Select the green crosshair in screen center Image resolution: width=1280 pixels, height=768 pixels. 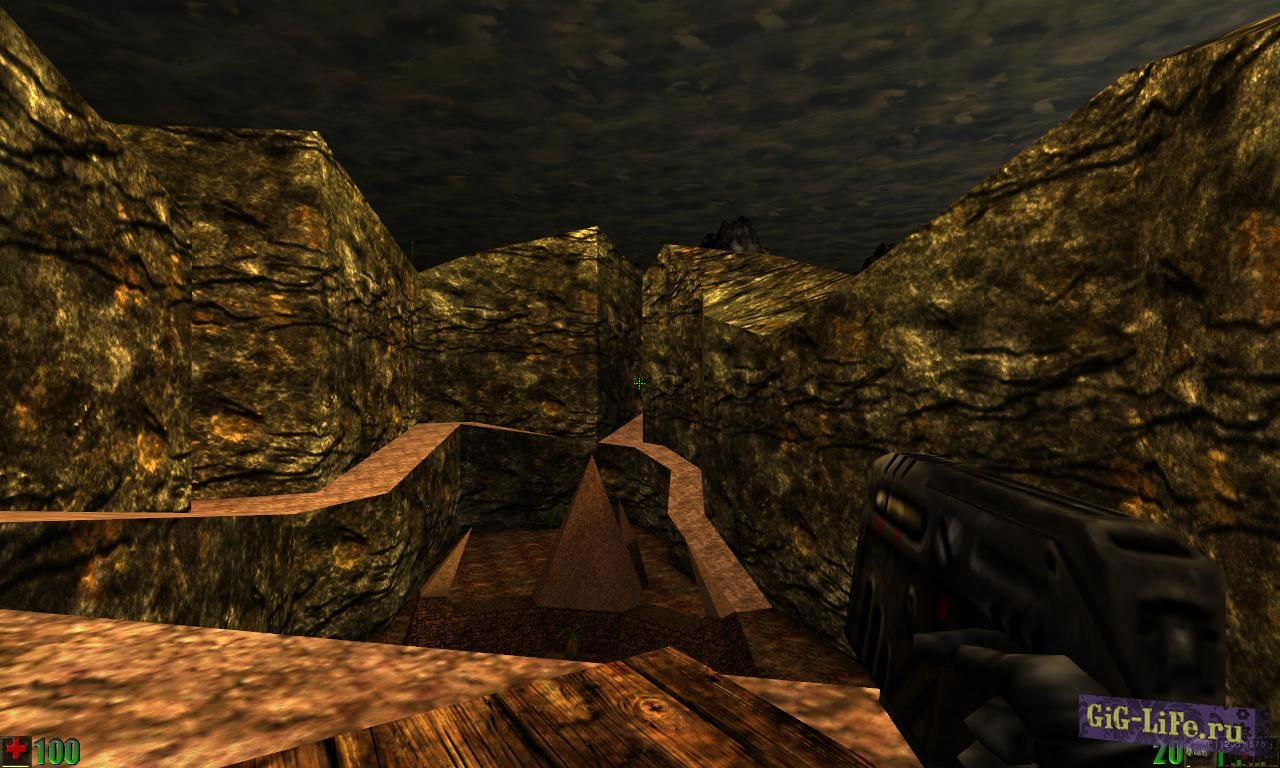coord(639,384)
